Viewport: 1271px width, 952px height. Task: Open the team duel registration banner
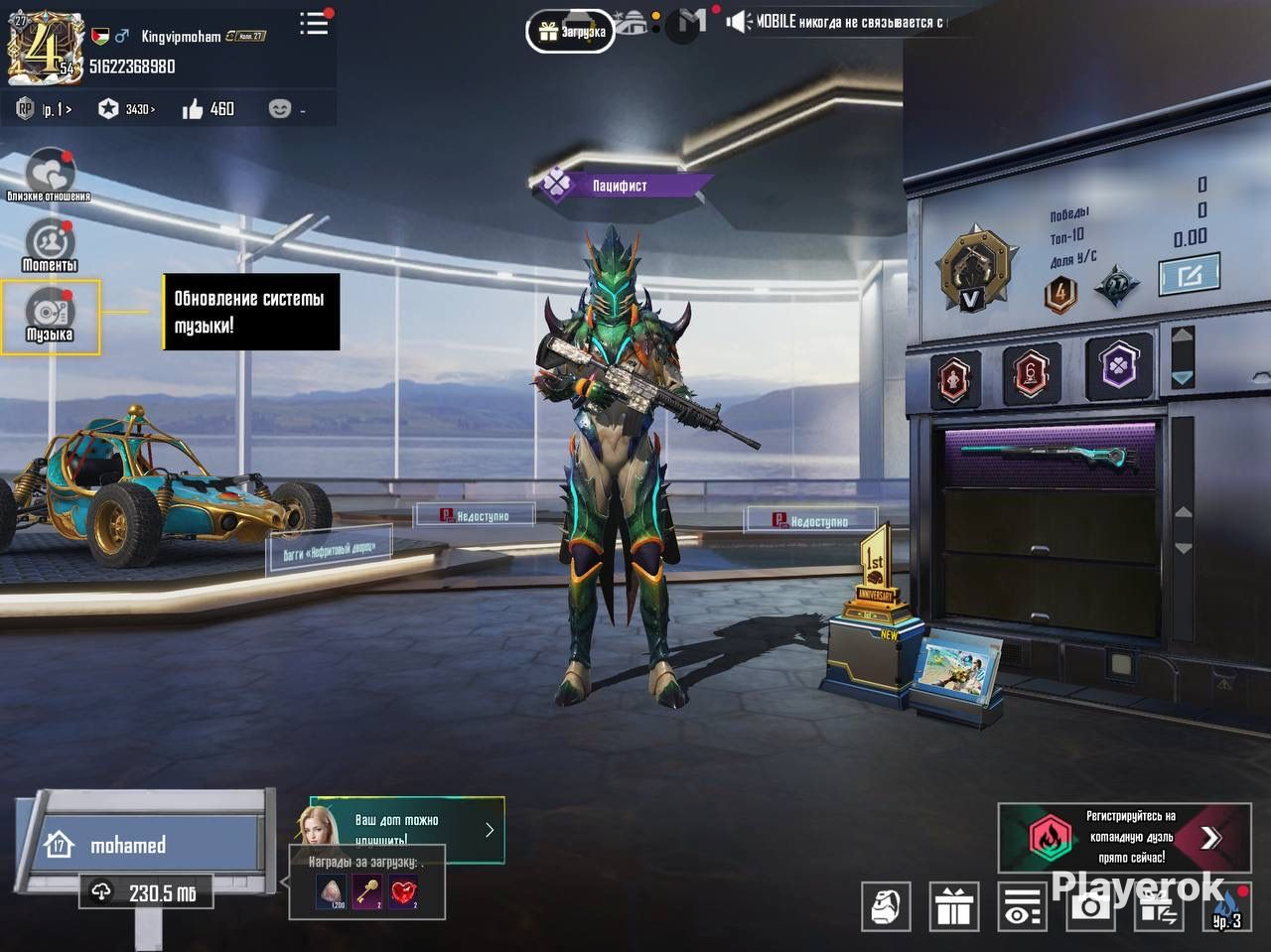[1124, 837]
